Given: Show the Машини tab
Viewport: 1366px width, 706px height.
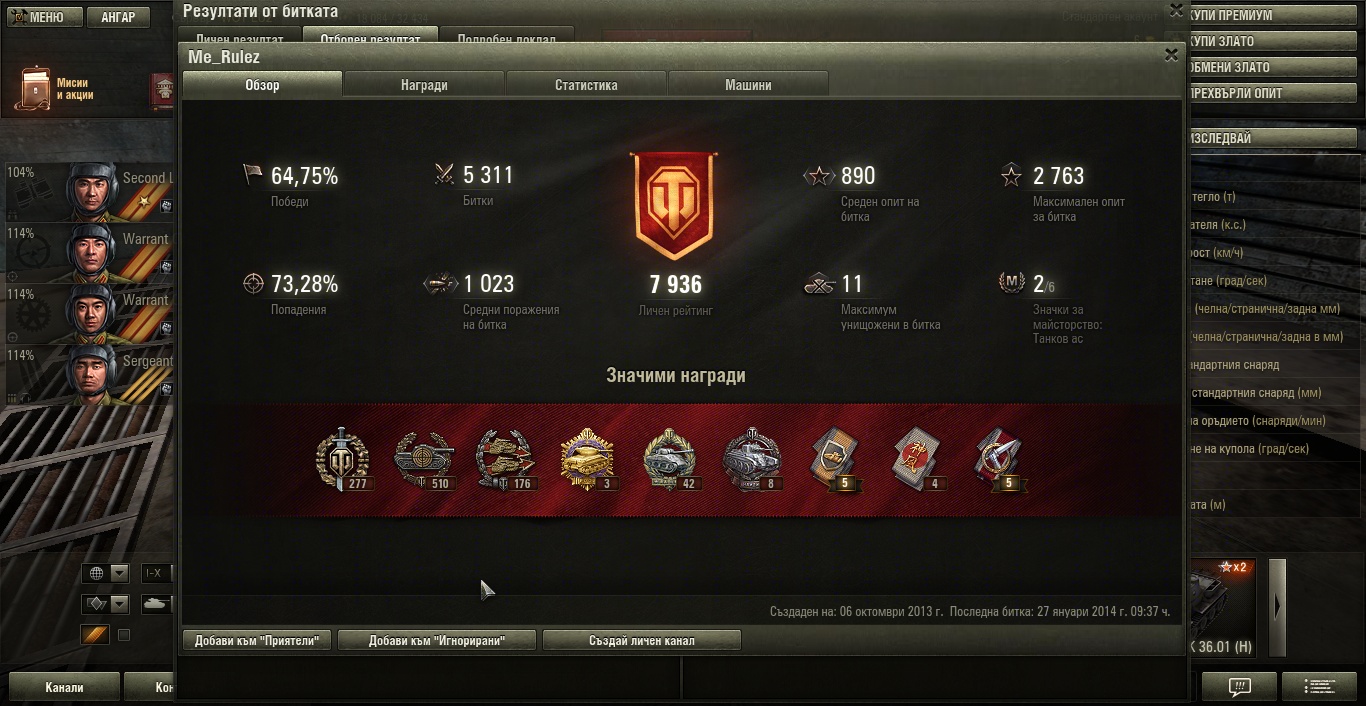Looking at the screenshot, I should point(748,85).
